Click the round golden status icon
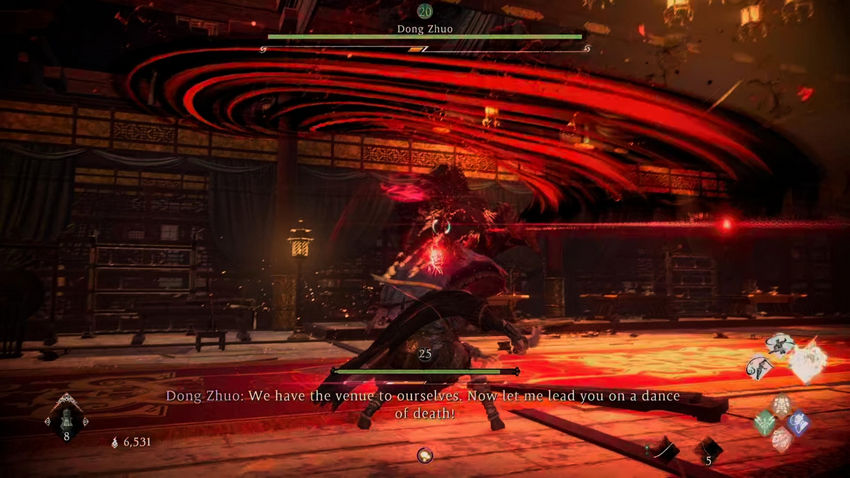This screenshot has width=850, height=478. tap(425, 455)
